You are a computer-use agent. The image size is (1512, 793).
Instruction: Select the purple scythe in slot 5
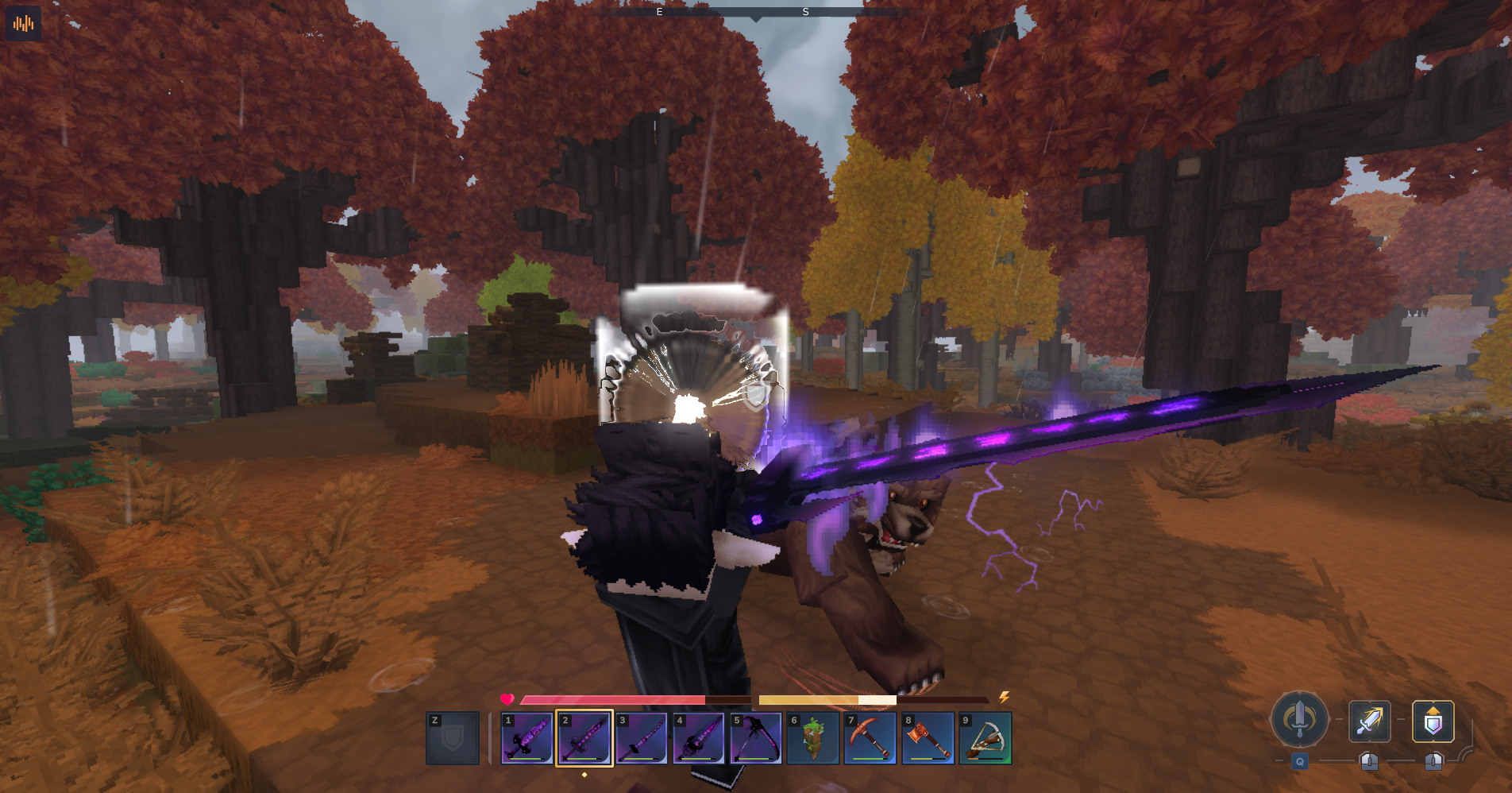point(755,738)
